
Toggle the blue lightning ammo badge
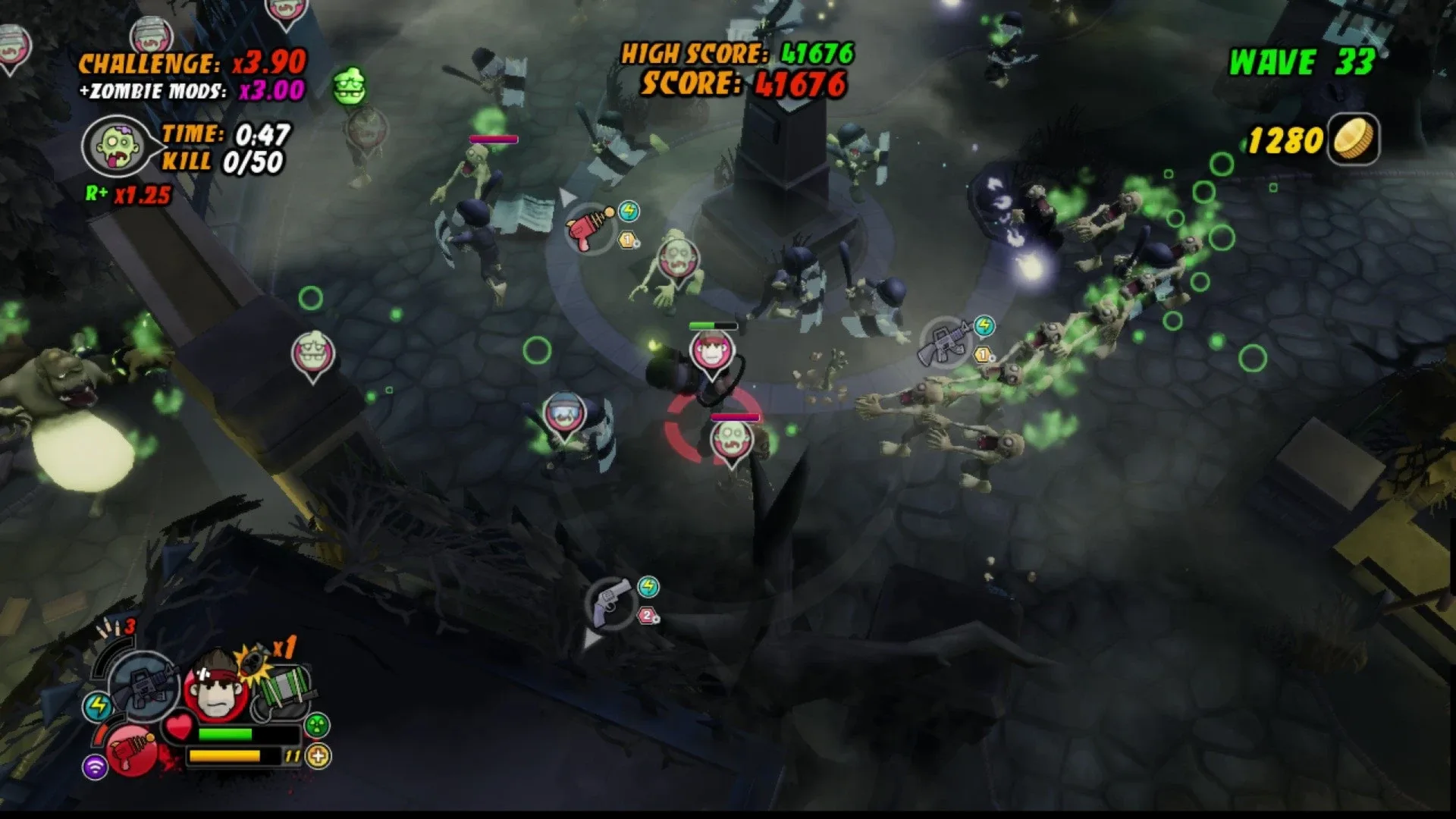[98, 706]
